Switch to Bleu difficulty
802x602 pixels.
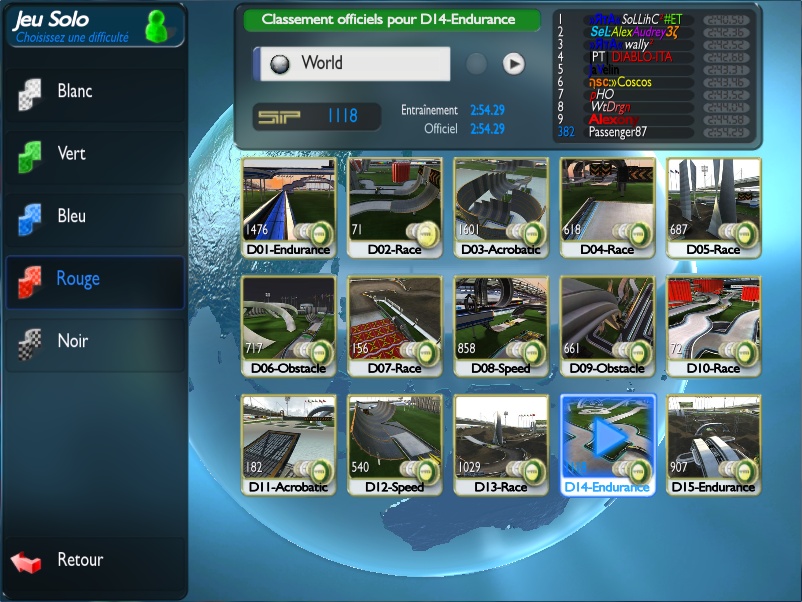(93, 217)
